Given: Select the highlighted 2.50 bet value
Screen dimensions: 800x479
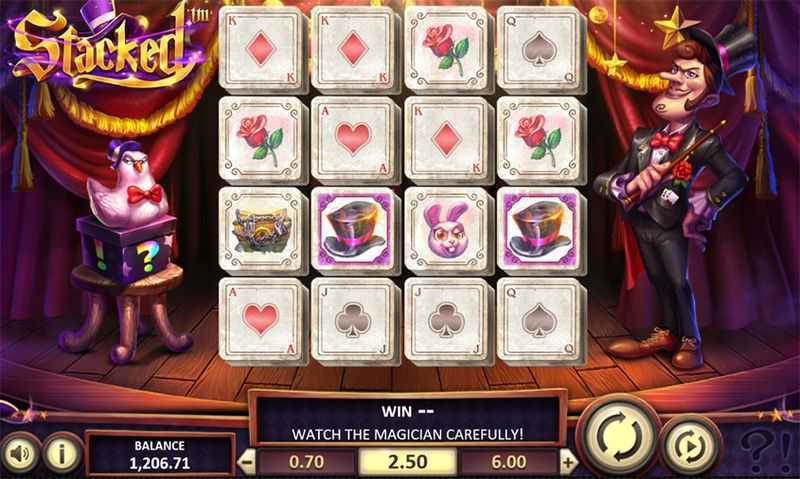Looking at the screenshot, I should 408,463.
